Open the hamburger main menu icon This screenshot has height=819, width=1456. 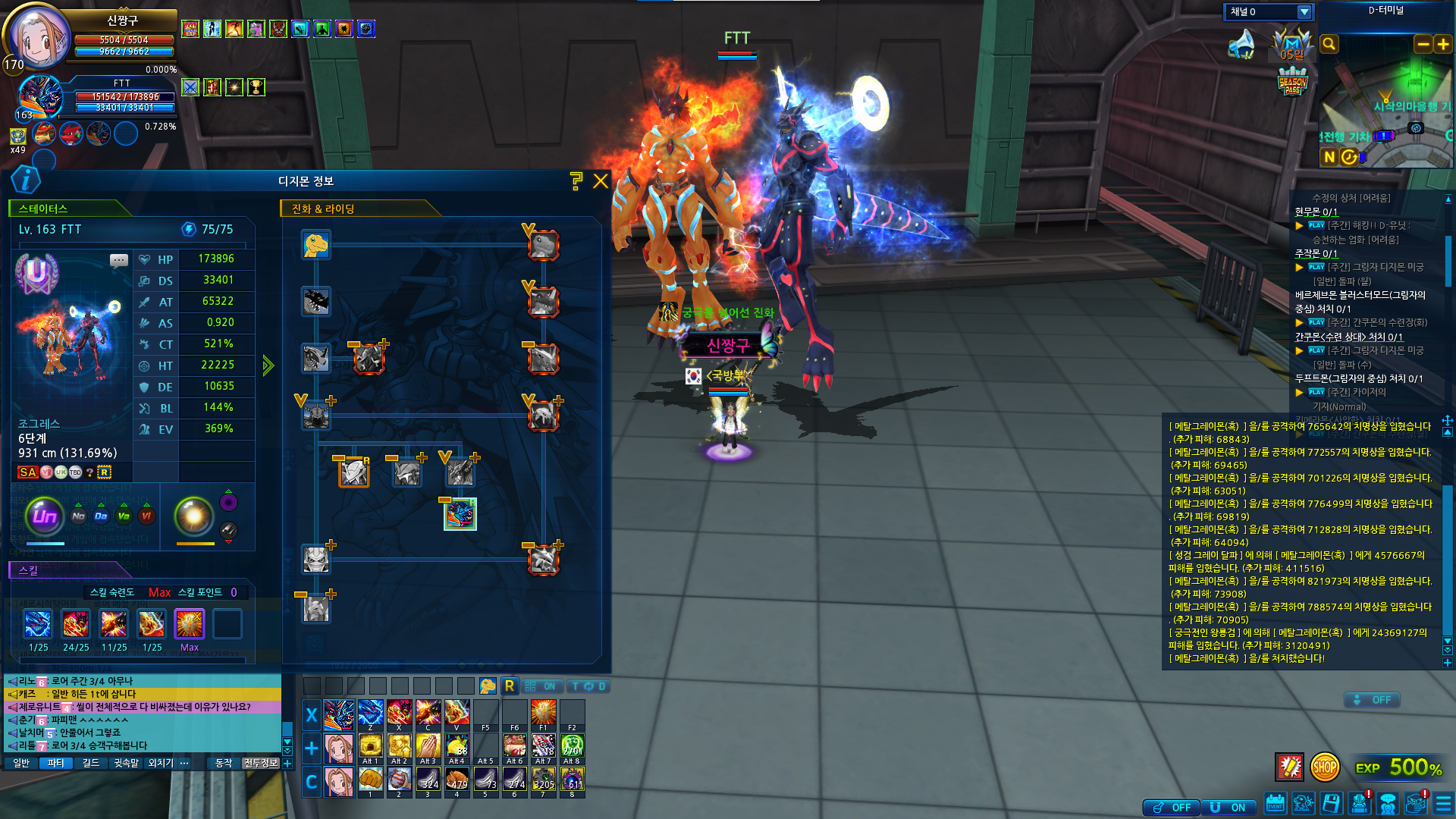1443,803
